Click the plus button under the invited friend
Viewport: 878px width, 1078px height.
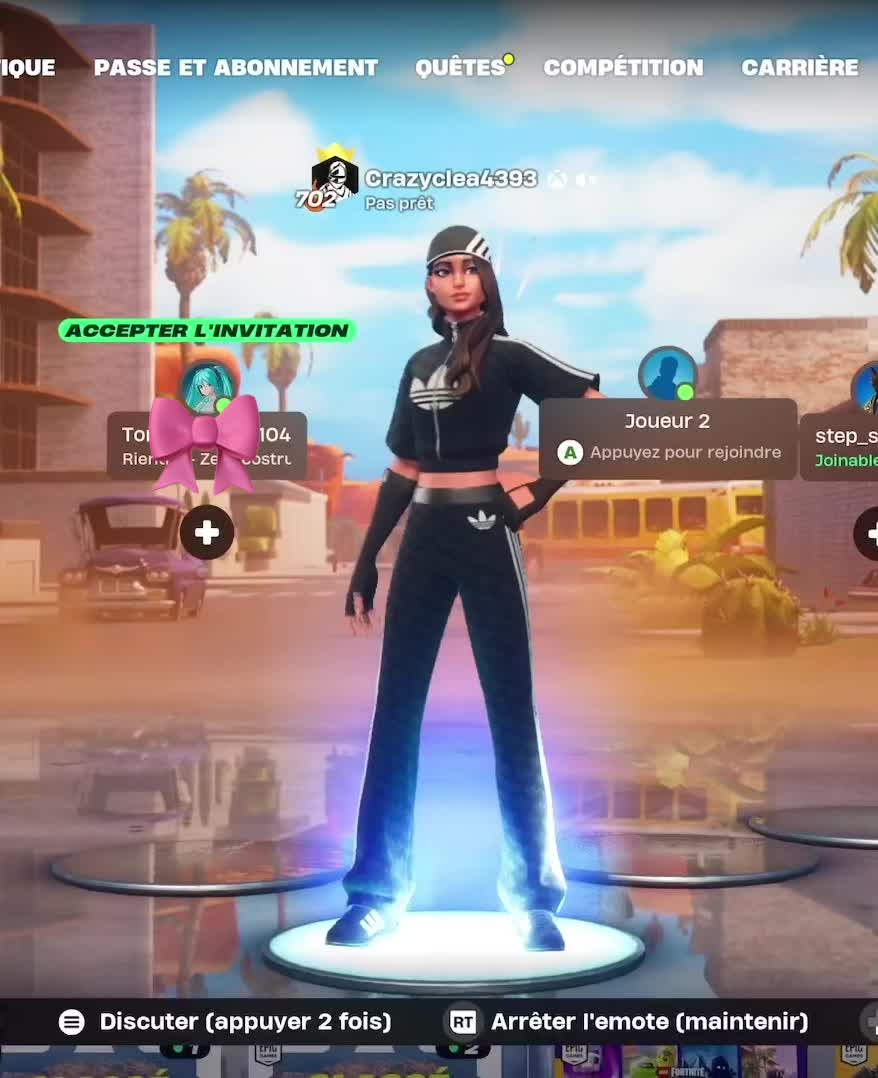207,533
